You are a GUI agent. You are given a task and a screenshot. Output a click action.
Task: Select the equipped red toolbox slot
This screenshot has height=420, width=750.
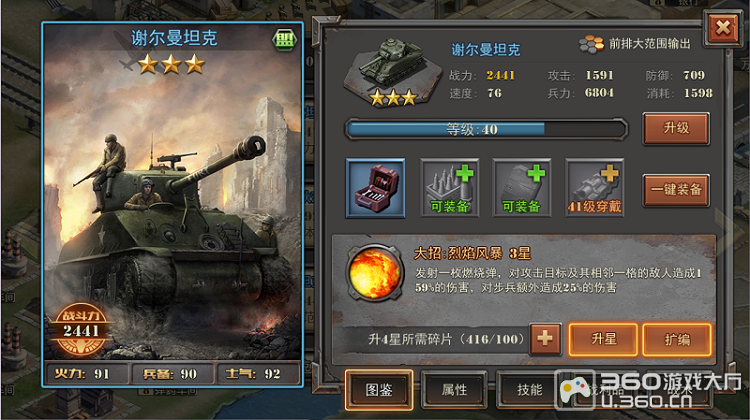coord(376,187)
